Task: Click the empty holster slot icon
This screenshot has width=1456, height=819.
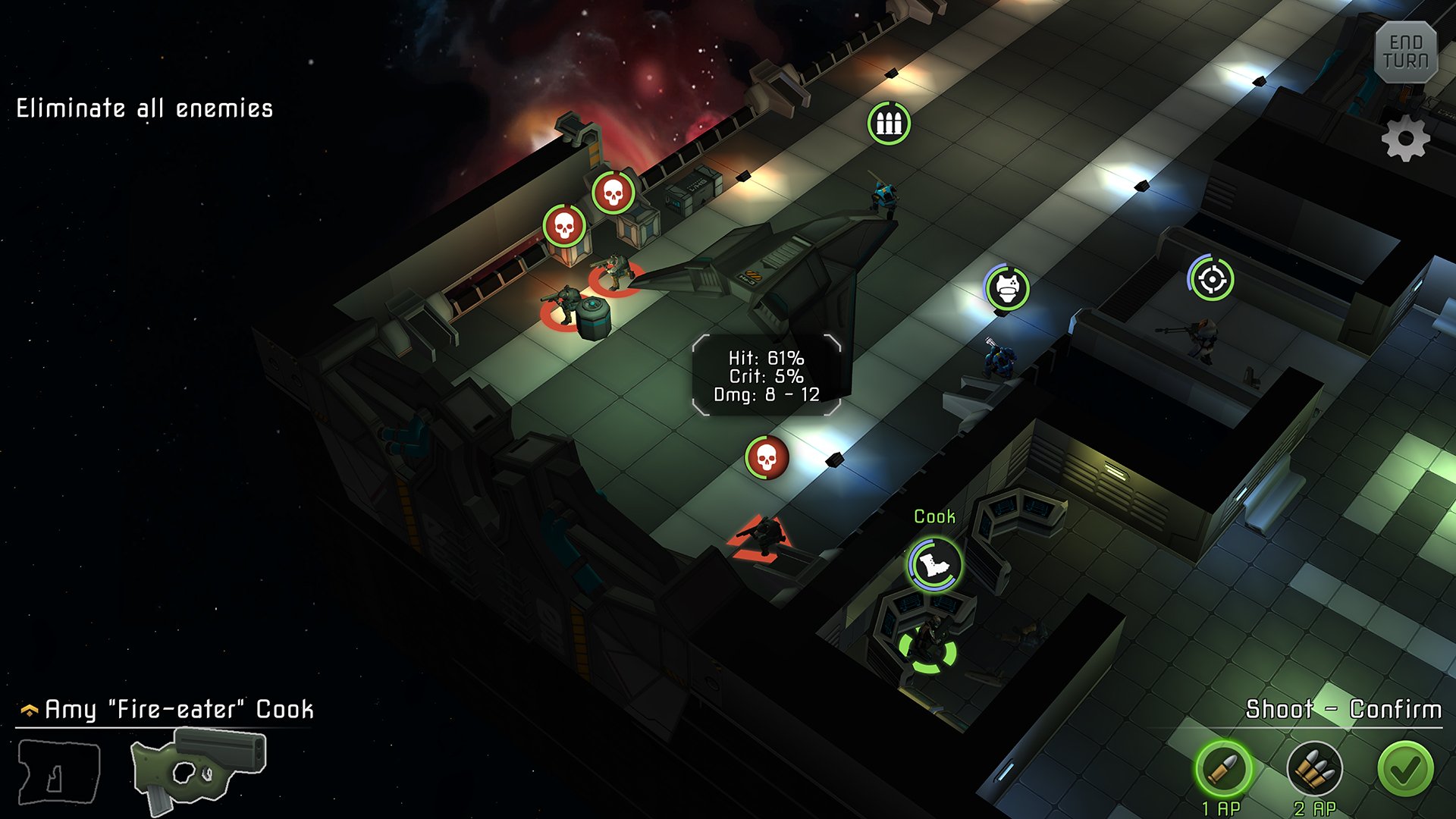Action: click(x=59, y=771)
